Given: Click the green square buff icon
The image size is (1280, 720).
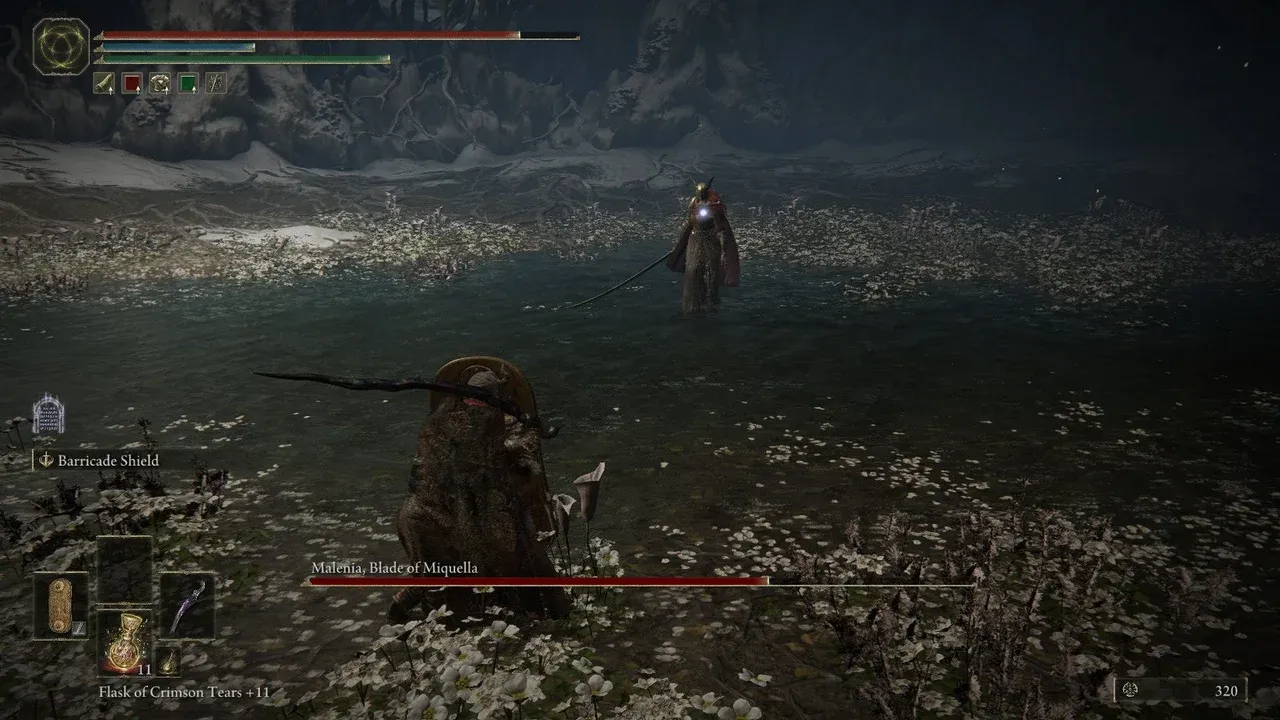Looking at the screenshot, I should (188, 83).
